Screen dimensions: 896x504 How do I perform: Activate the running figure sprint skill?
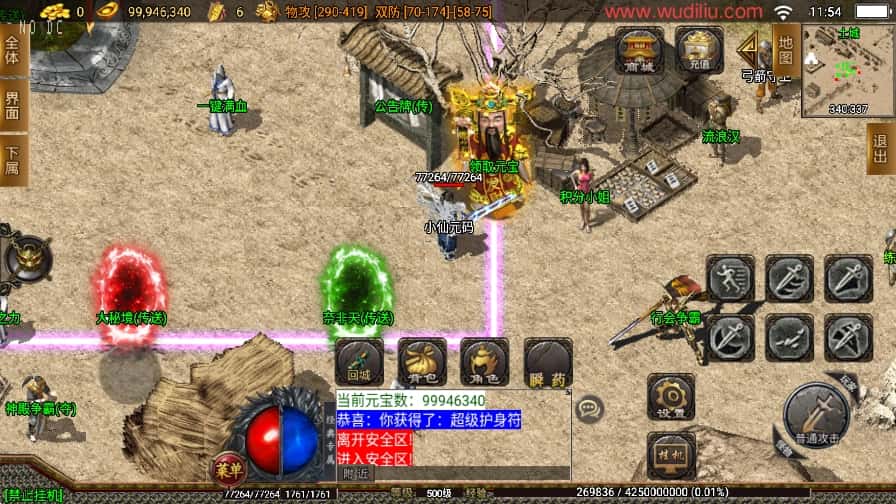[730, 278]
